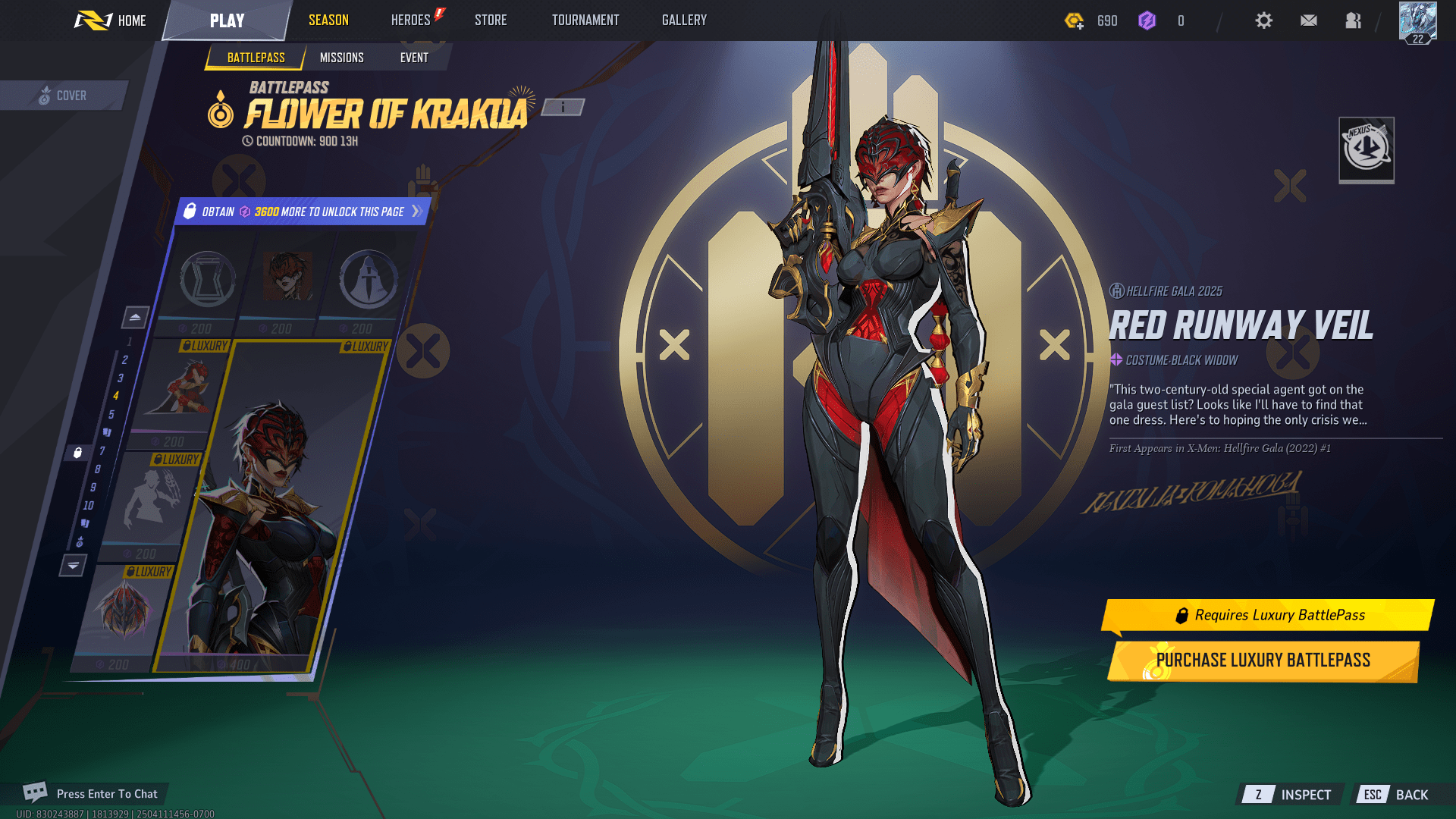Purchase Luxury BattlePass
This screenshot has width=1456, height=819.
tap(1263, 661)
